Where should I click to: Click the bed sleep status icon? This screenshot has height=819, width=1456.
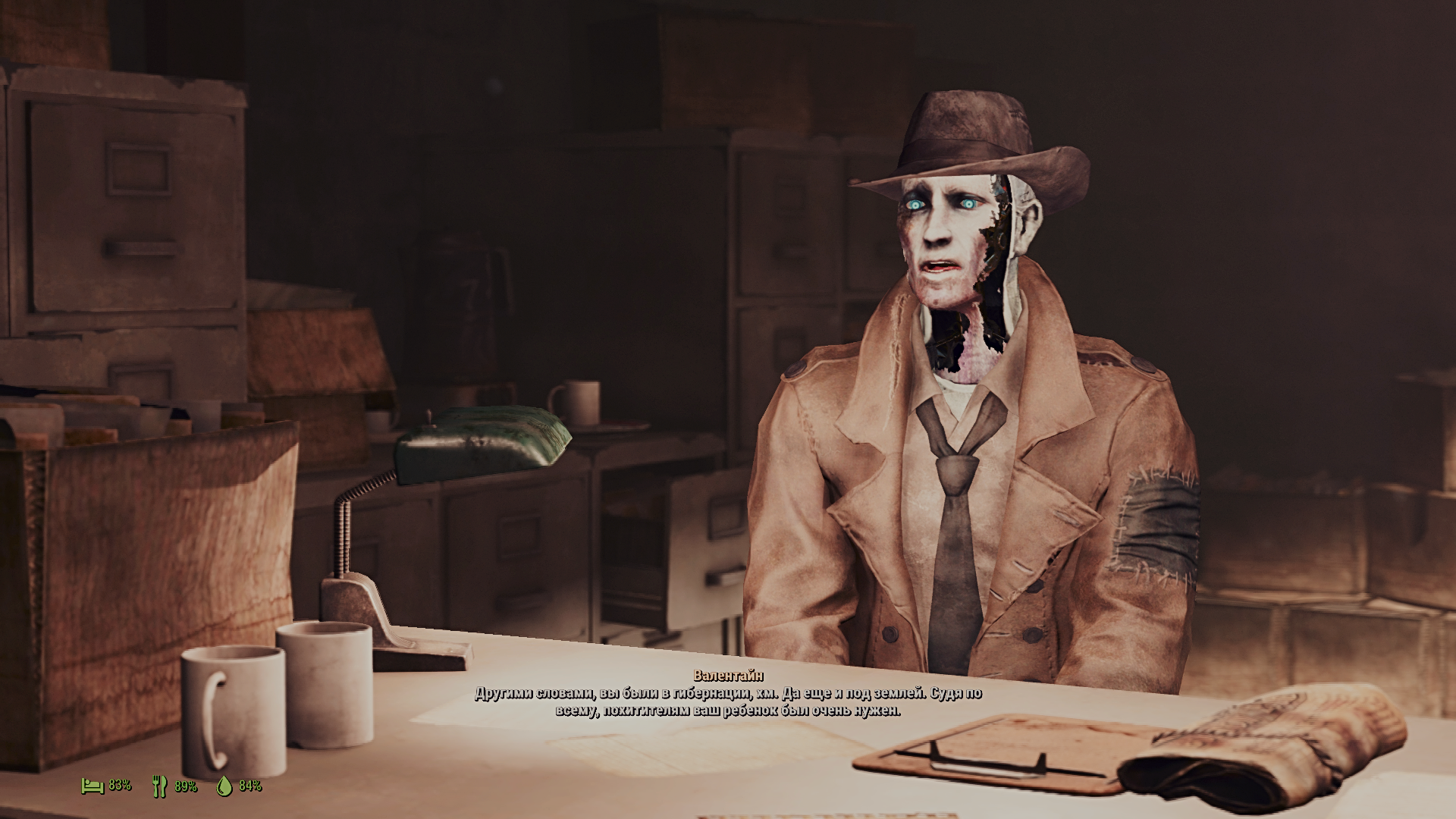pos(93,786)
